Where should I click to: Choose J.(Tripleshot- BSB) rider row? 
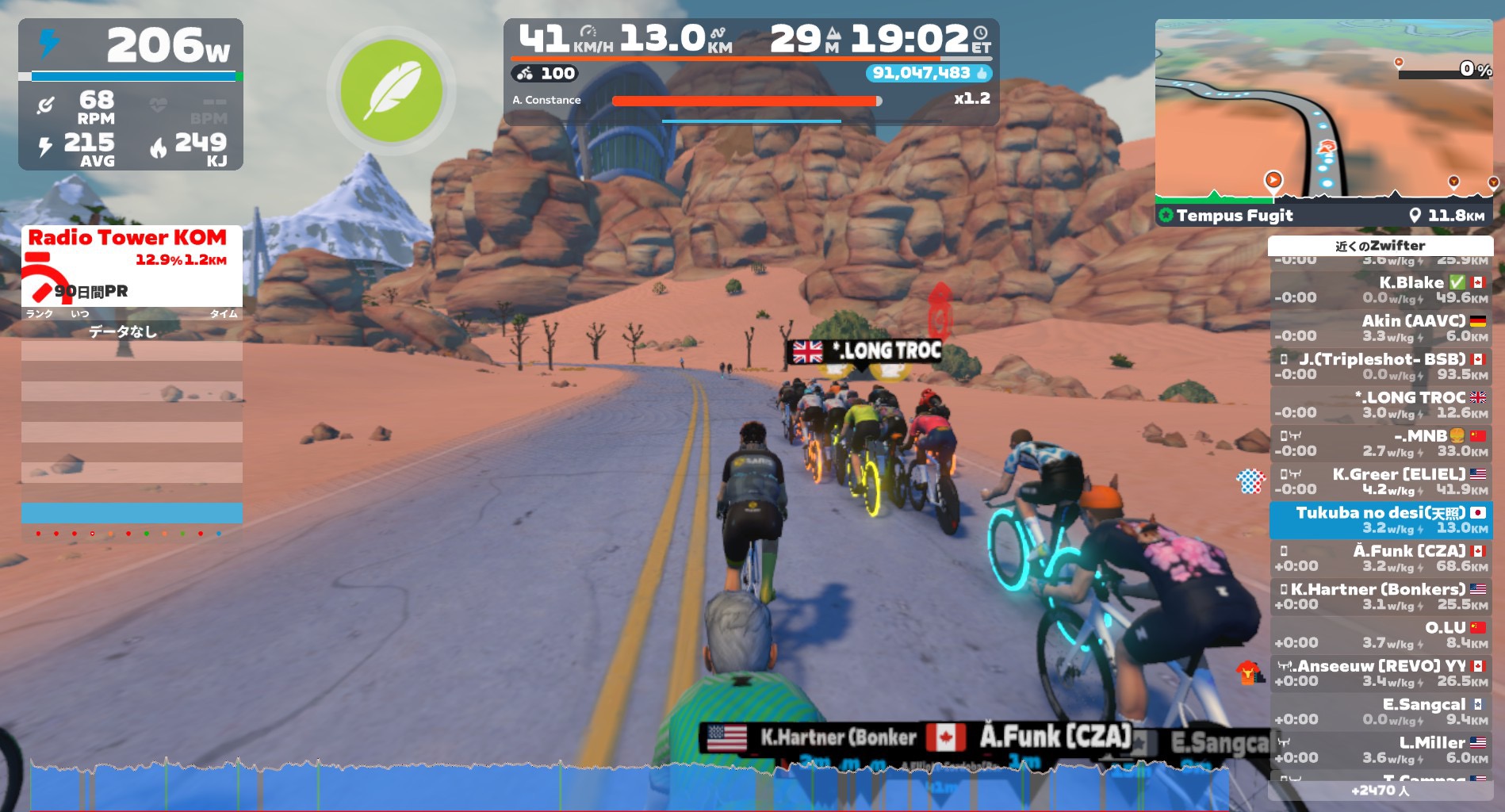(x=1381, y=366)
